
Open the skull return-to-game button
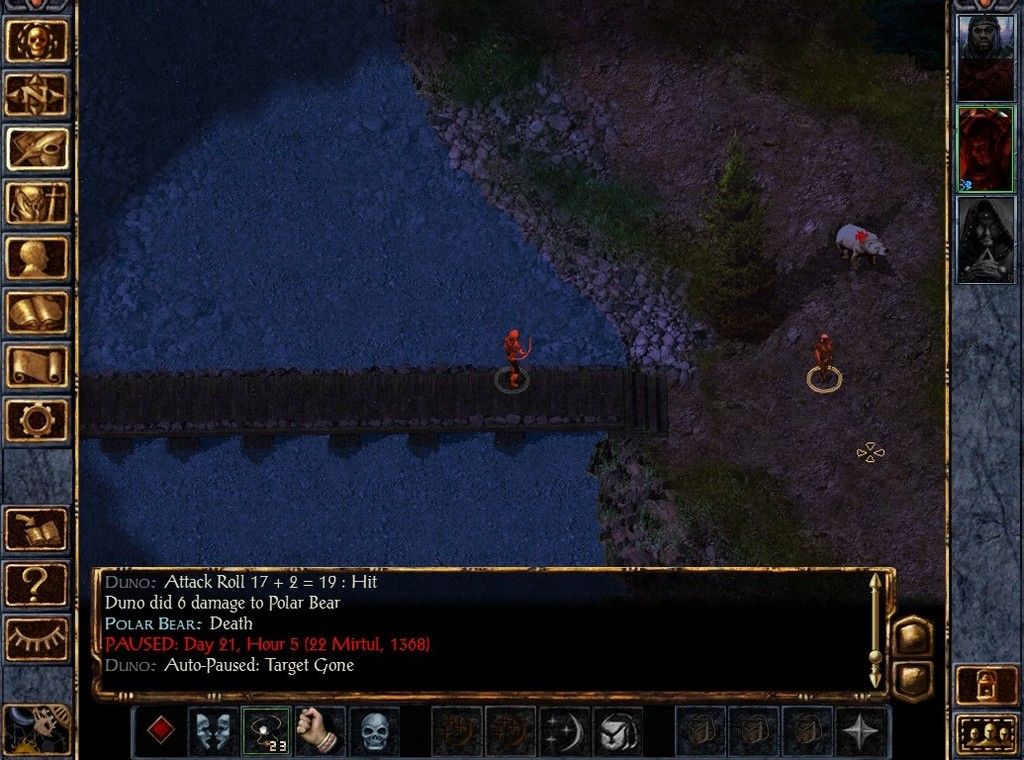click(38, 41)
